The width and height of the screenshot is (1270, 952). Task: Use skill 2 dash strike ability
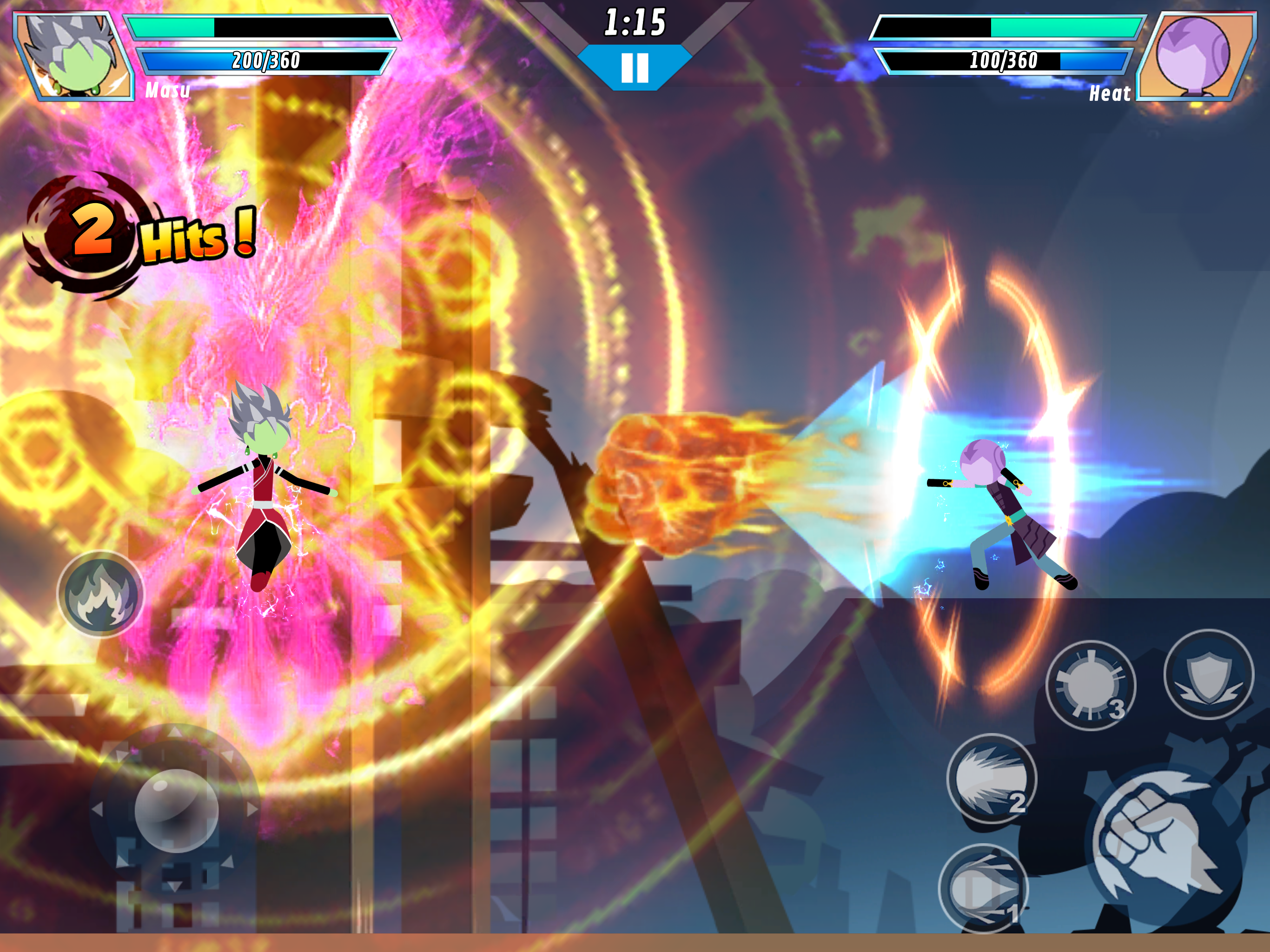click(x=991, y=779)
